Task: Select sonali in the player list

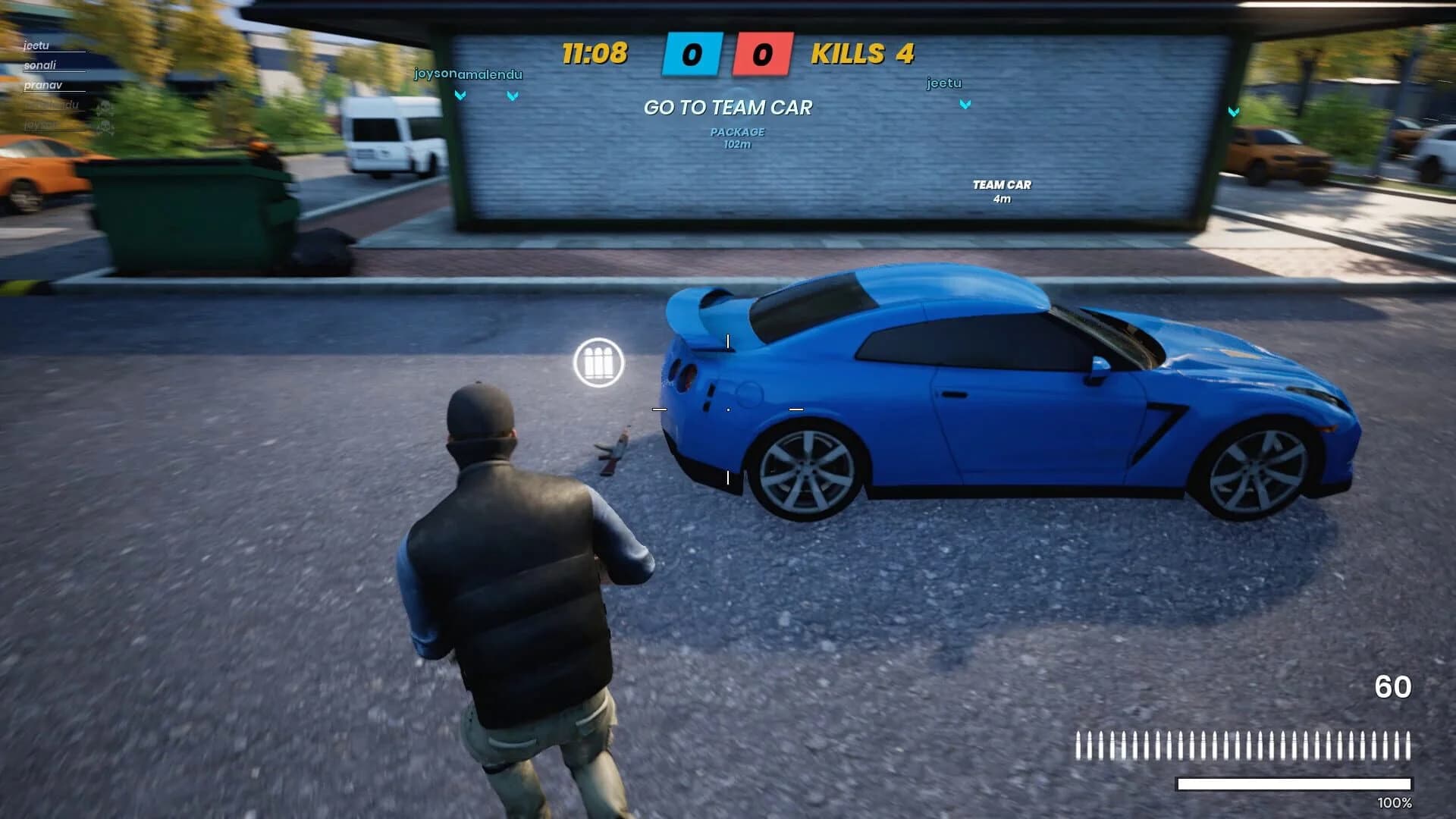Action: pos(40,67)
